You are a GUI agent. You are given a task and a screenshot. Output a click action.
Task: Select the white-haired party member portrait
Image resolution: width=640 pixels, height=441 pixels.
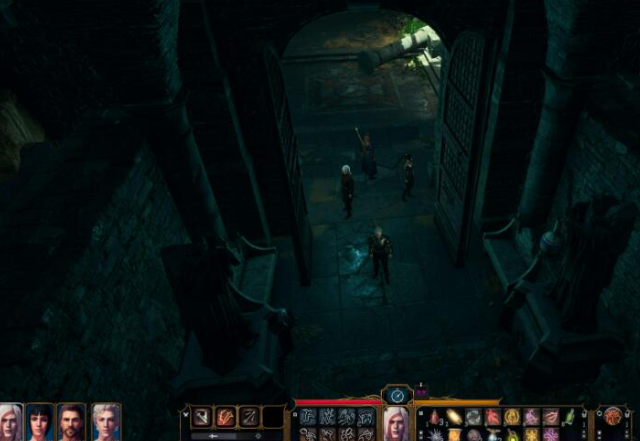pos(10,422)
